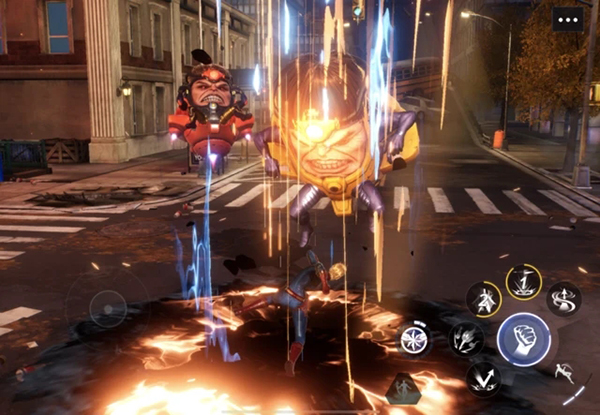Viewport: 600px width, 415px height.
Task: Open the three-dot options menu
Action: coord(568,20)
